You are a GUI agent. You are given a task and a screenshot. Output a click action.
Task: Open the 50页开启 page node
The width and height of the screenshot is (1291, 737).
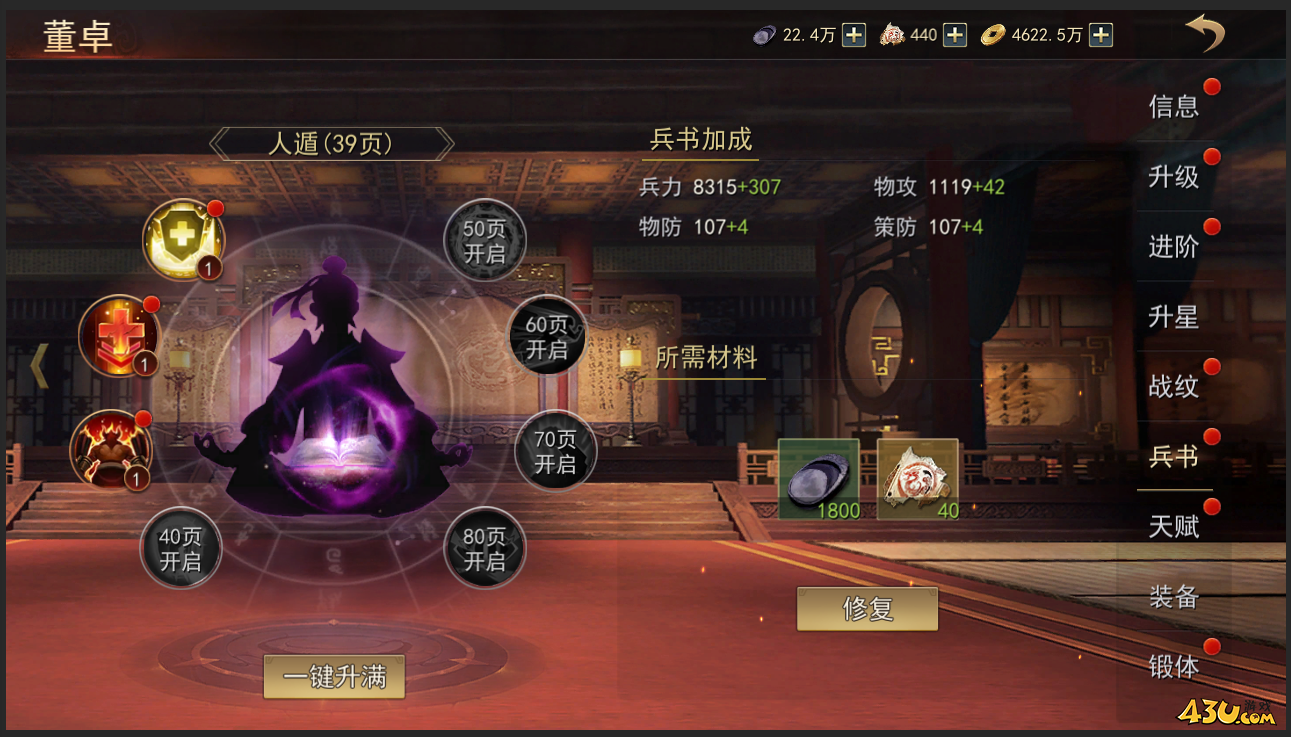(x=487, y=239)
